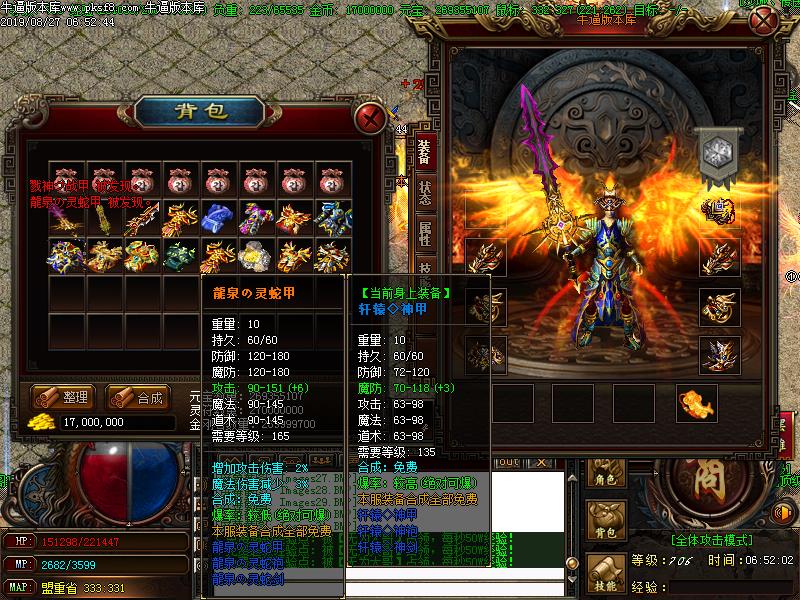Select the 装备 equipment tab
This screenshot has width=800, height=600.
click(x=425, y=151)
